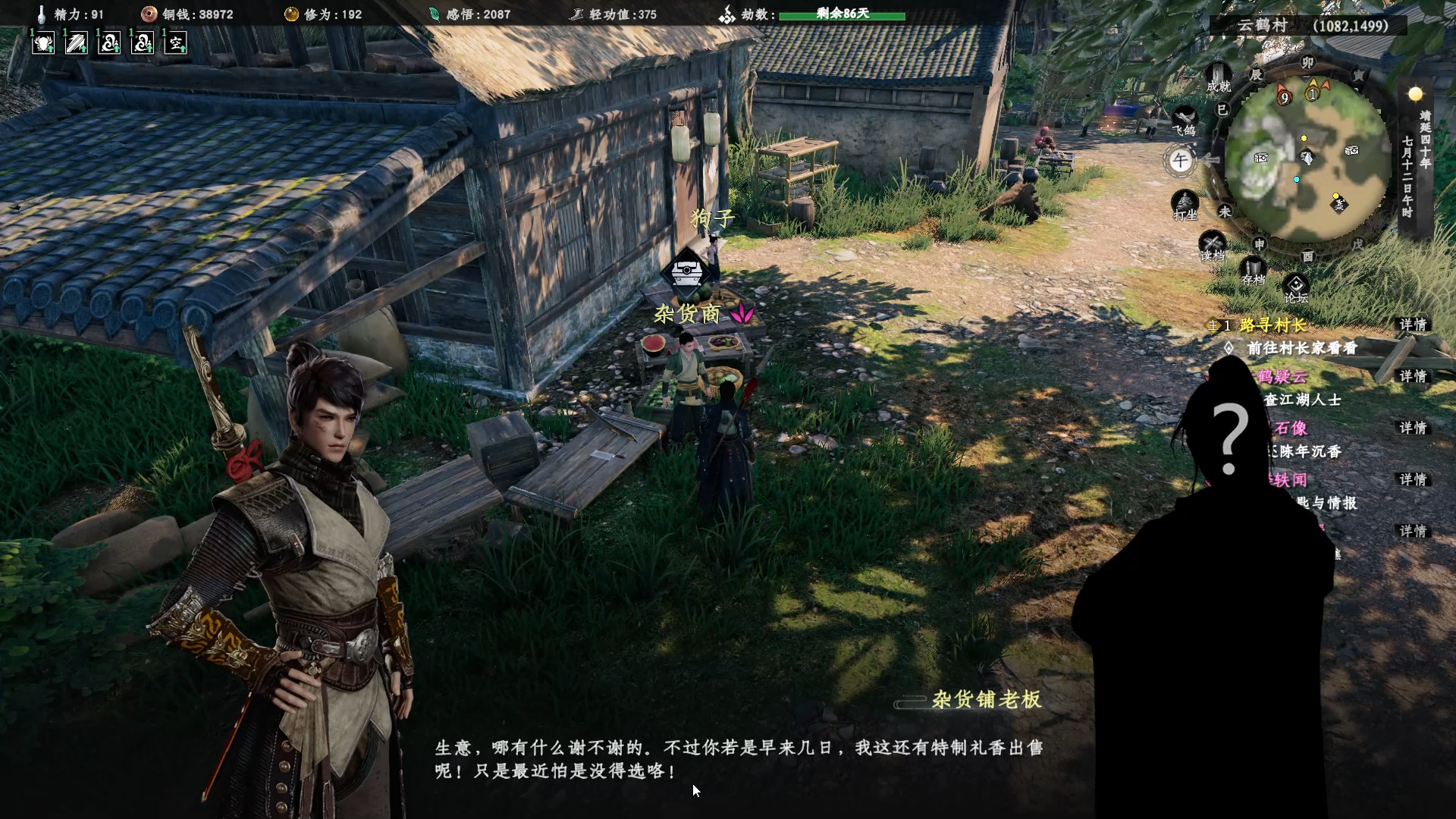Open the 成就 achievements button

point(1218,77)
